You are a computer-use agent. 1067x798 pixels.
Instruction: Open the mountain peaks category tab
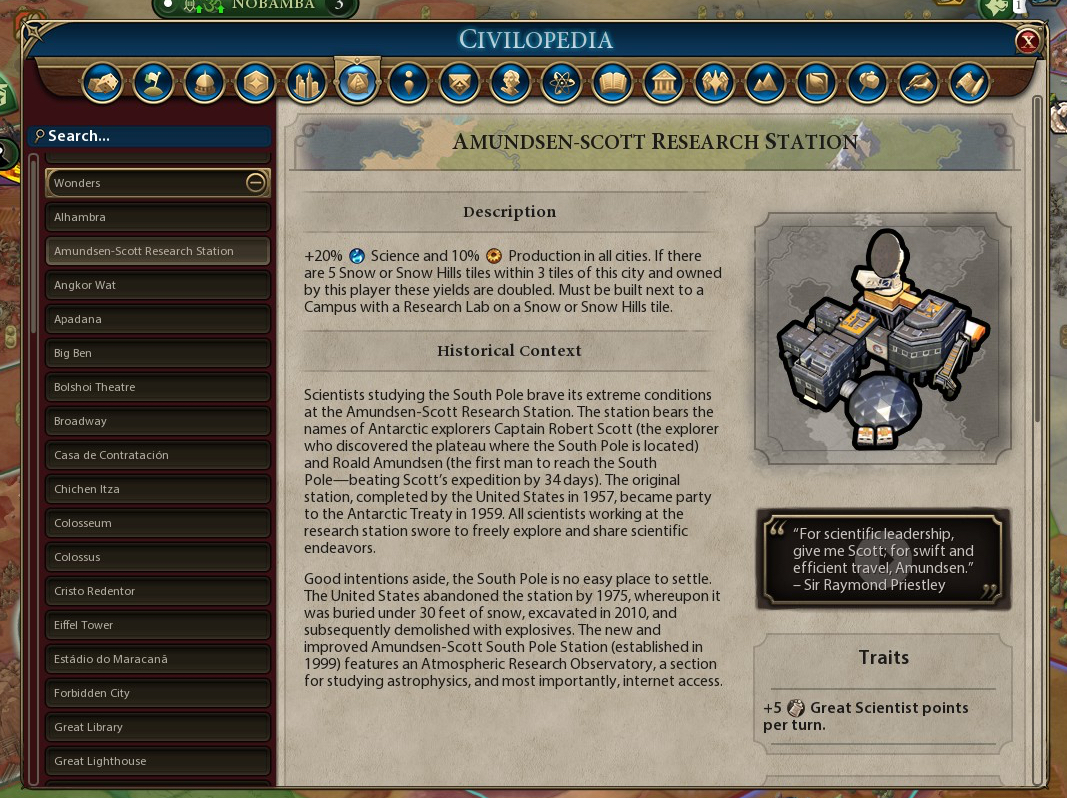pyautogui.click(x=765, y=83)
